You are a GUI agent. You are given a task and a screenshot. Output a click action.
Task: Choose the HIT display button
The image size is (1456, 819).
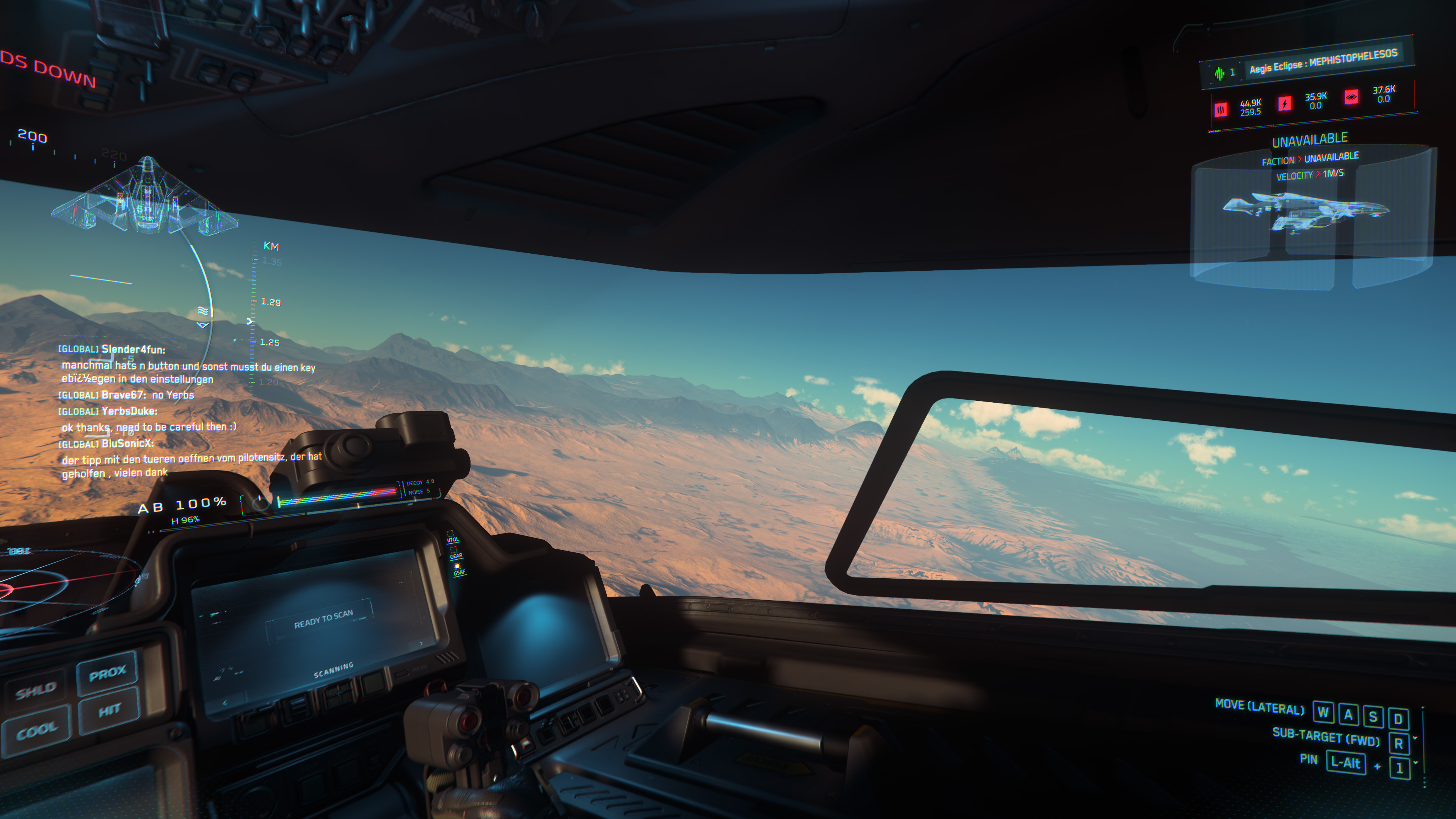109,710
